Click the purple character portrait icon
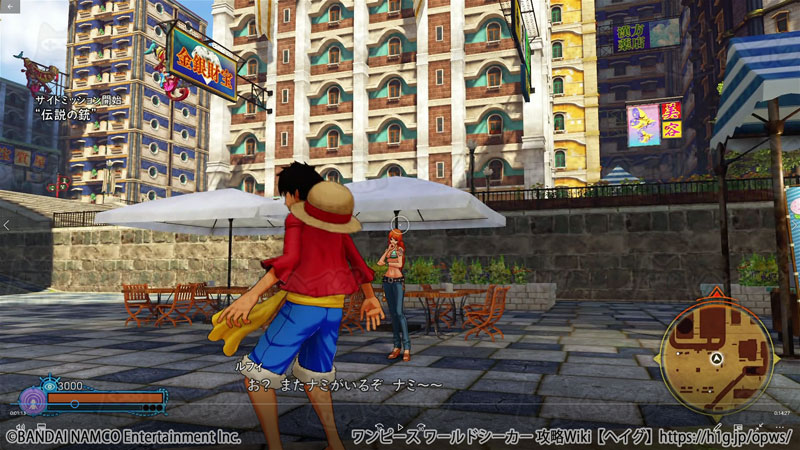 click(32, 401)
